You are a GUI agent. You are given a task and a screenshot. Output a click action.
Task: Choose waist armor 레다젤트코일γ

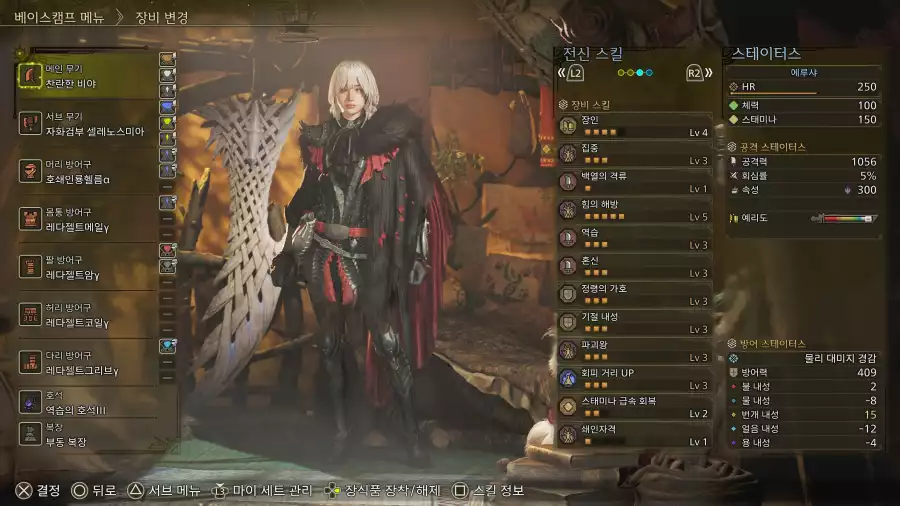pos(88,315)
